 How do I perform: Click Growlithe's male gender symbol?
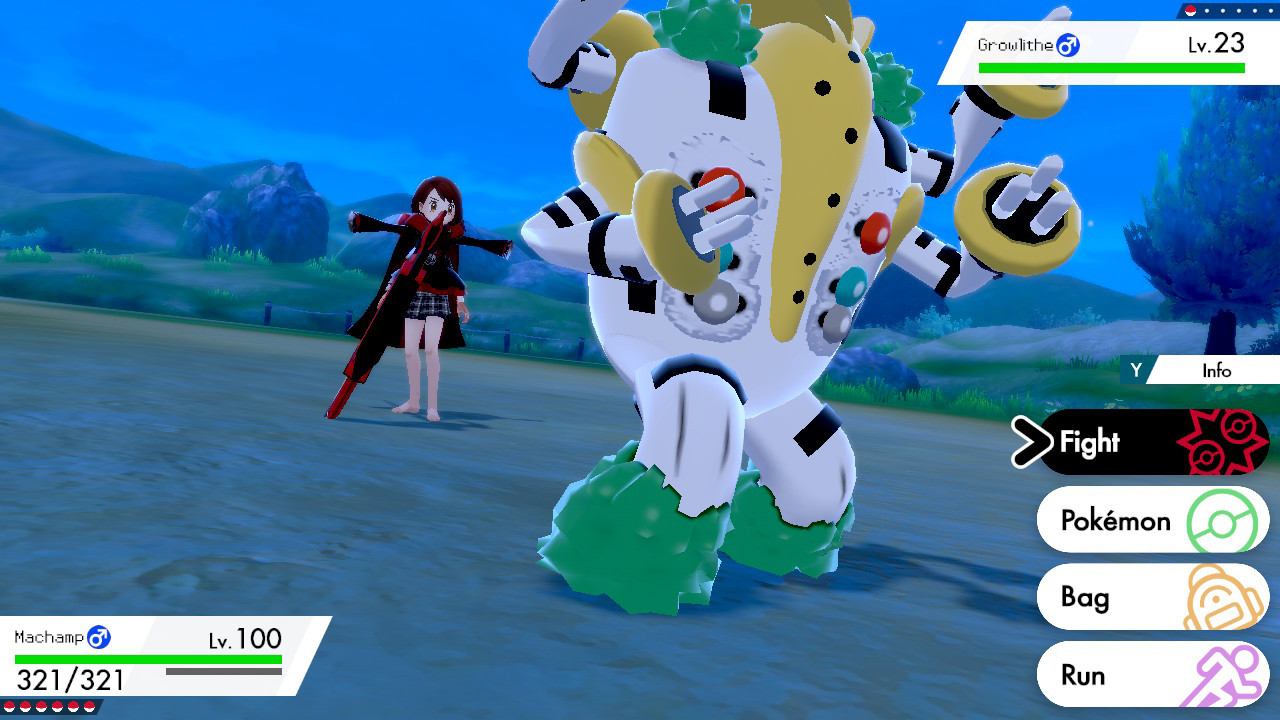(x=1067, y=45)
